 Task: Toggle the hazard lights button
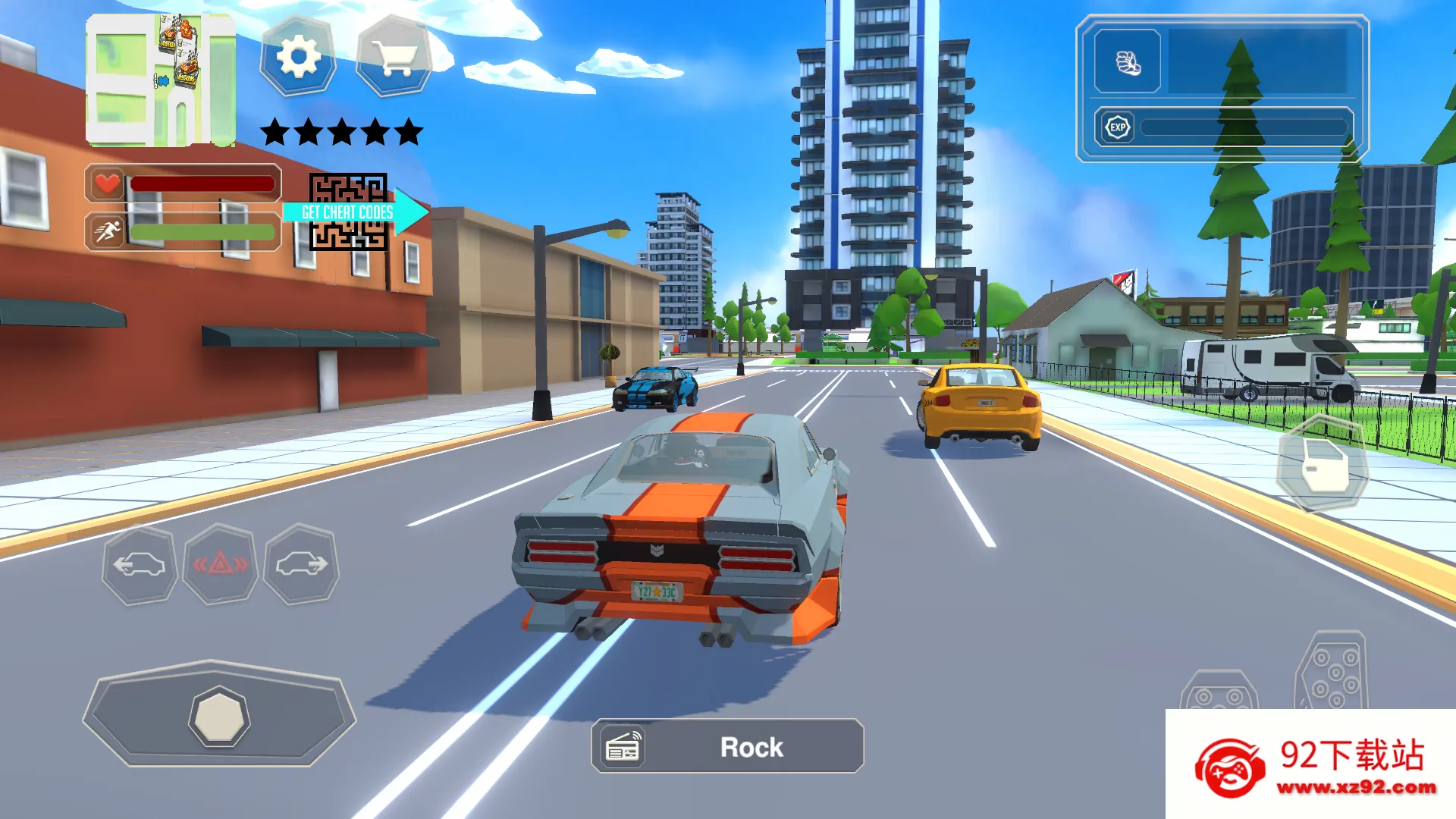click(220, 565)
